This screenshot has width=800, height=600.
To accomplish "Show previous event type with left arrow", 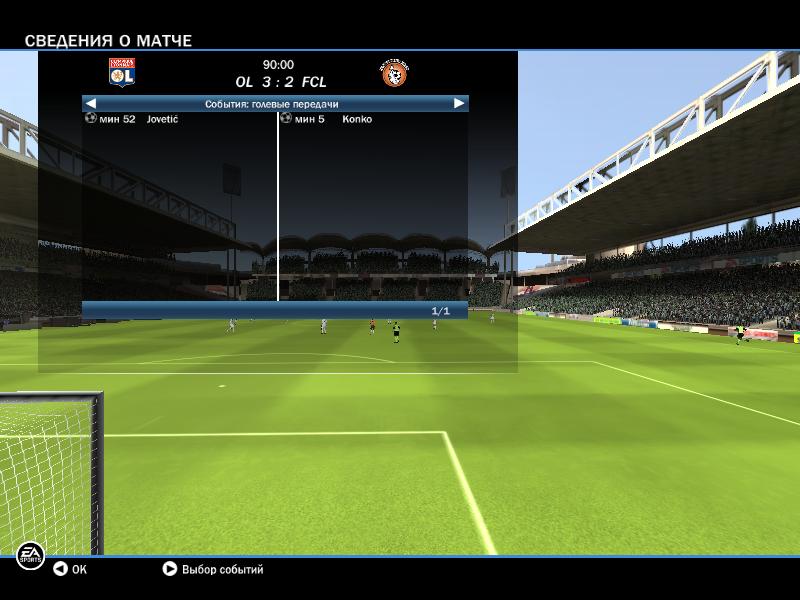I will tap(91, 103).
